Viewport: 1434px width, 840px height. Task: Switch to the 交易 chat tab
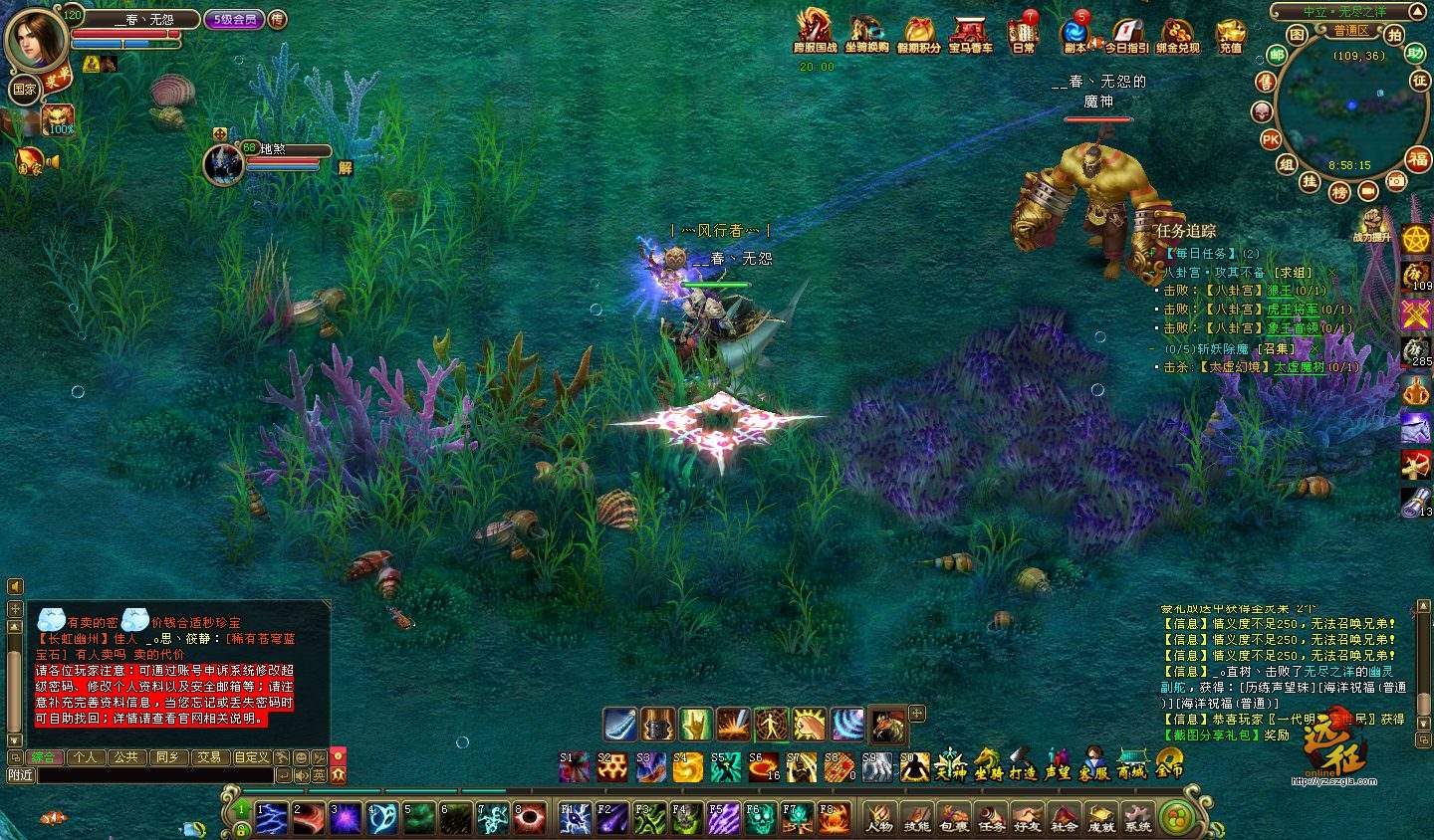coord(208,757)
